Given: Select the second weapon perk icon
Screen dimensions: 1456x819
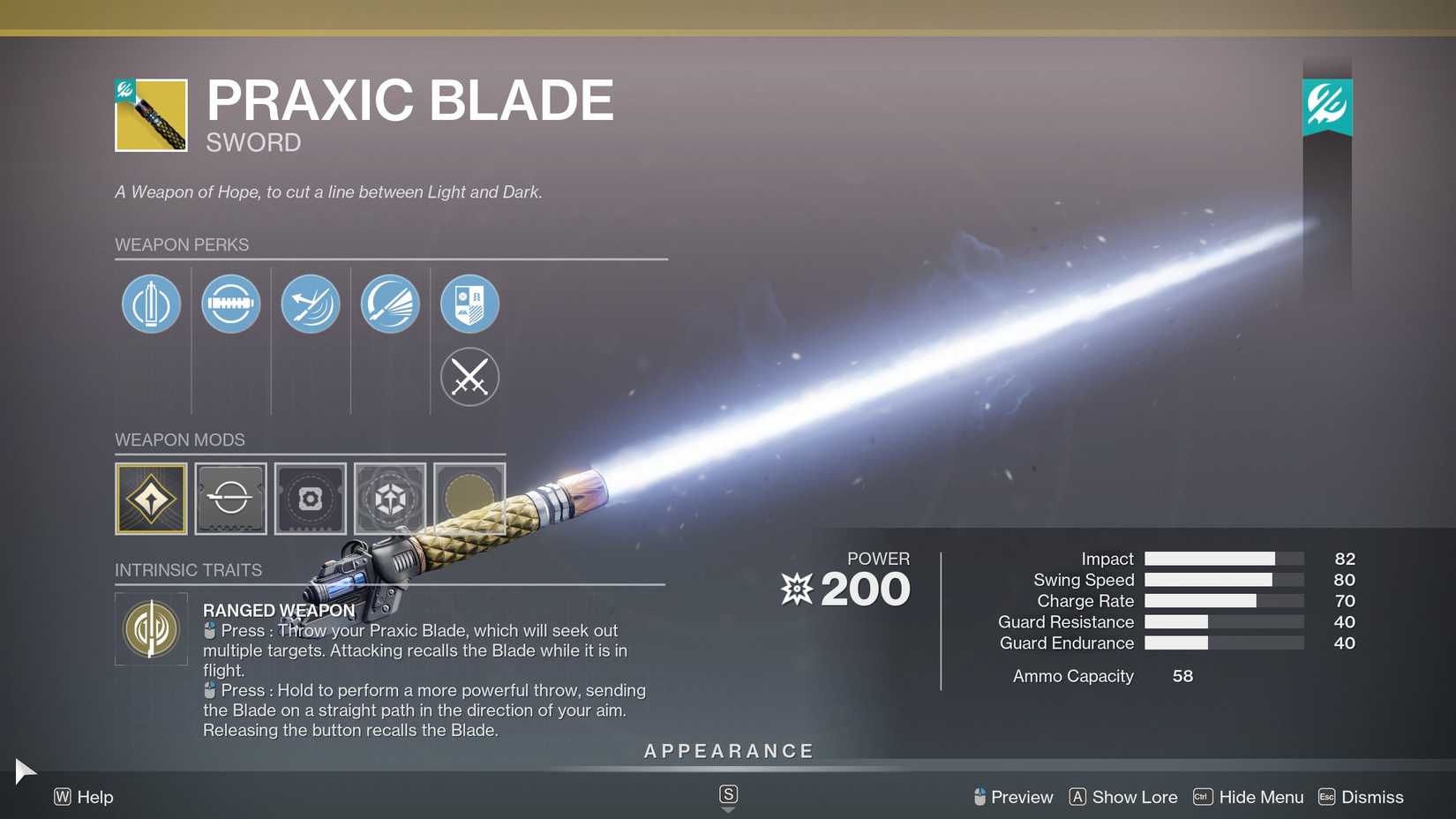Looking at the screenshot, I should click(230, 304).
